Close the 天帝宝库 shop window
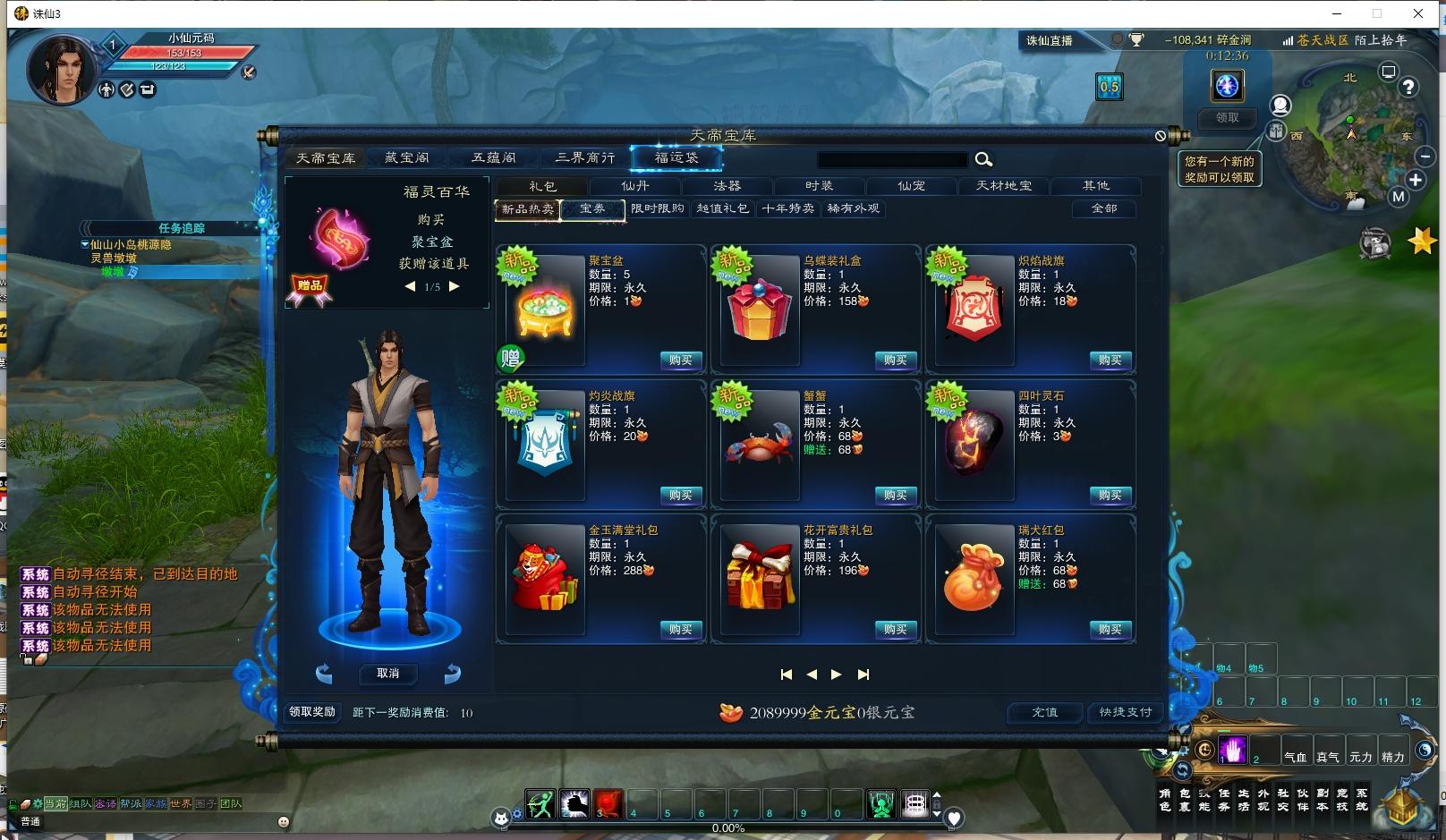The image size is (1446, 840). tap(1161, 136)
